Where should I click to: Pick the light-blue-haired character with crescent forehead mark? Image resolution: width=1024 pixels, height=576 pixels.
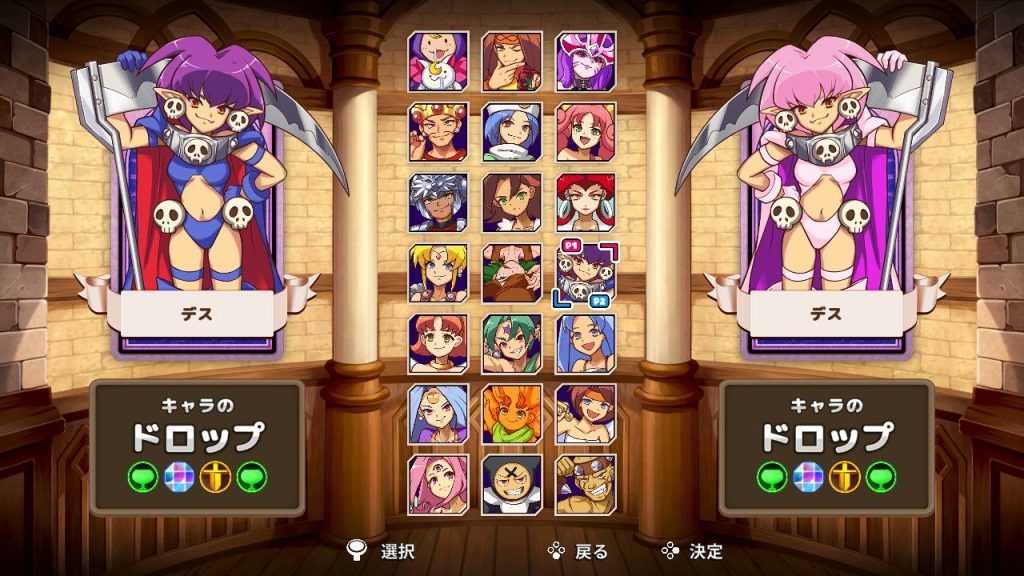(438, 414)
